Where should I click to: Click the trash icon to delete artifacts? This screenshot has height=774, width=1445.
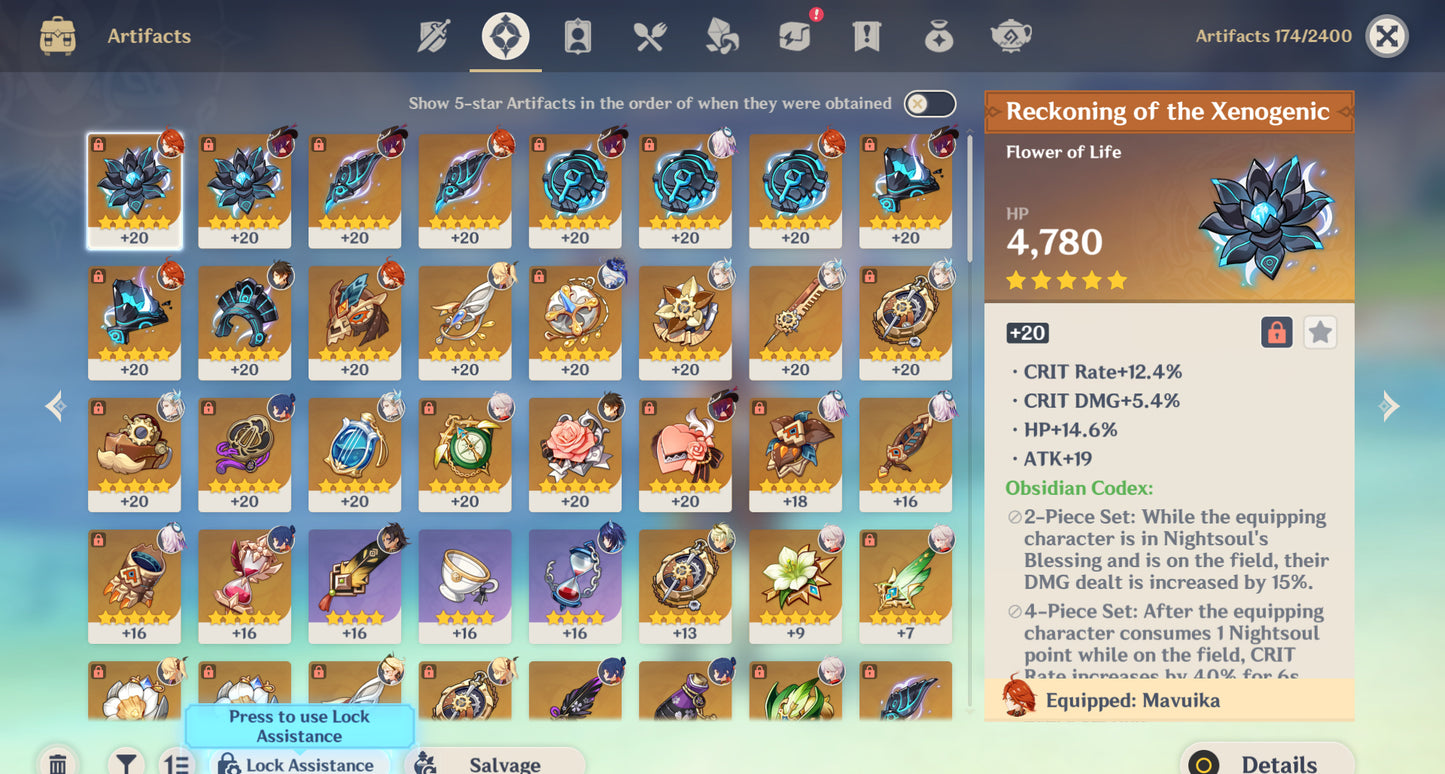click(58, 762)
